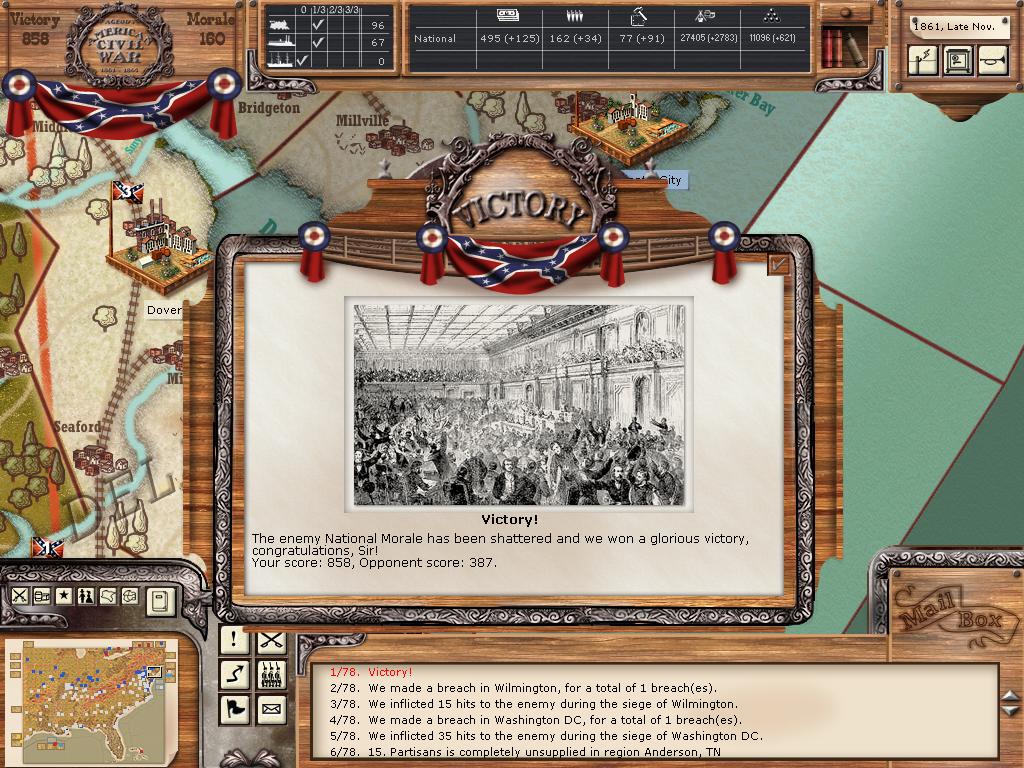This screenshot has width=1024, height=768.
Task: Show movement messages with the winding arrow filter
Action: click(x=234, y=675)
